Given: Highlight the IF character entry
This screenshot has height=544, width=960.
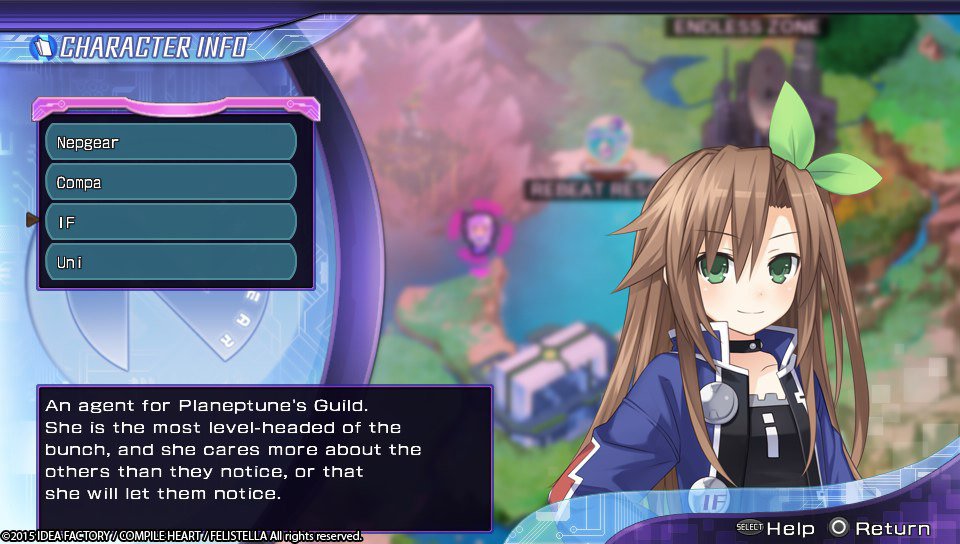Looking at the screenshot, I should [171, 222].
